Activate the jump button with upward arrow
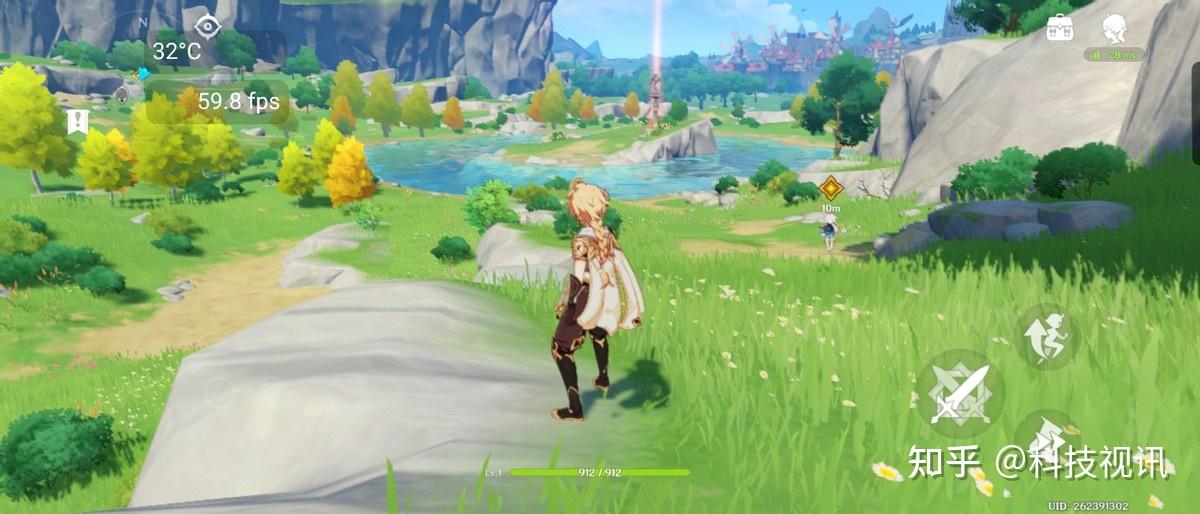 (1046, 337)
